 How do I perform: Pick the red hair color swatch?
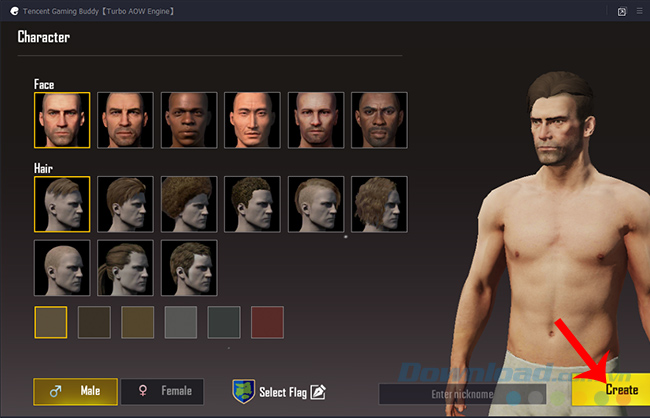pyautogui.click(x=267, y=322)
